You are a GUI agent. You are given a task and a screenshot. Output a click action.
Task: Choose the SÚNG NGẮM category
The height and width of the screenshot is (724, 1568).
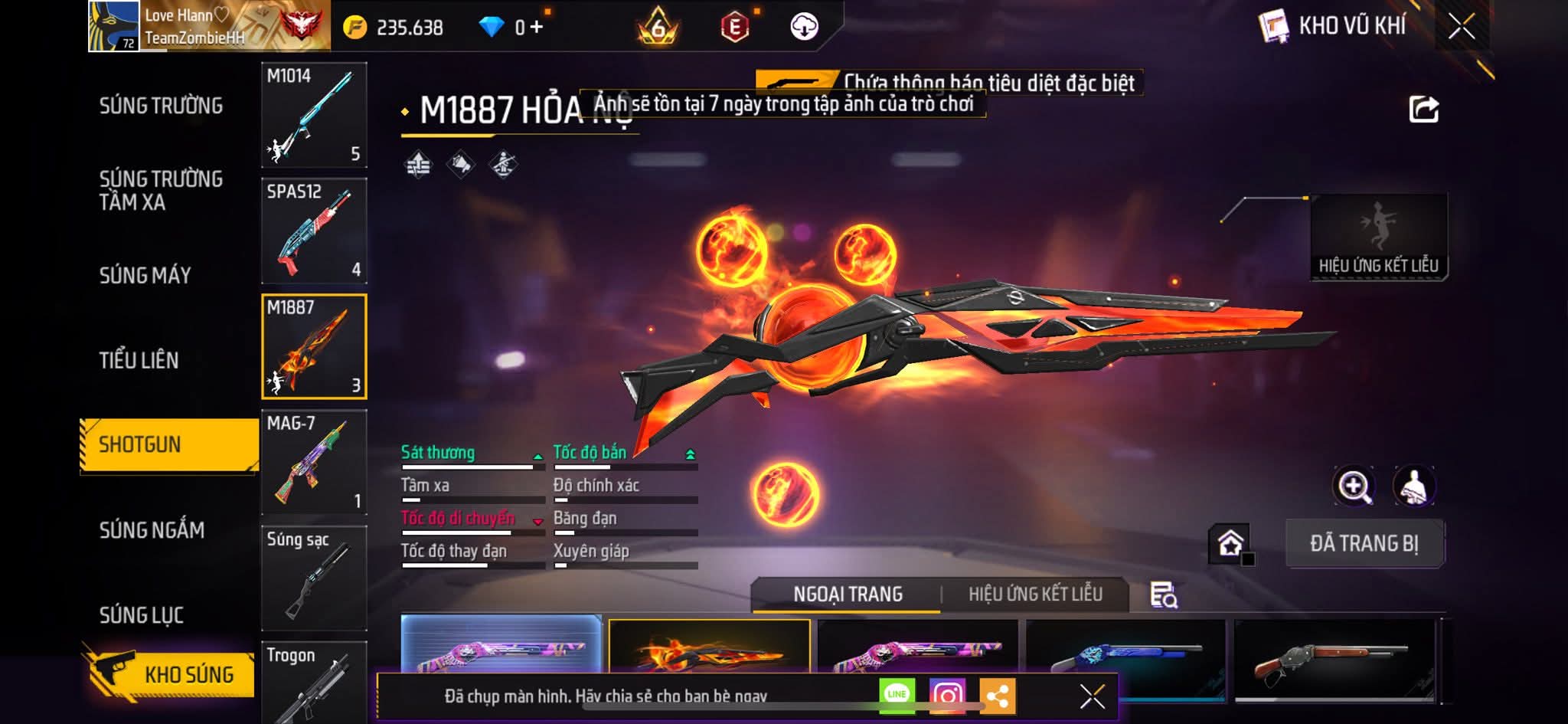(x=152, y=529)
